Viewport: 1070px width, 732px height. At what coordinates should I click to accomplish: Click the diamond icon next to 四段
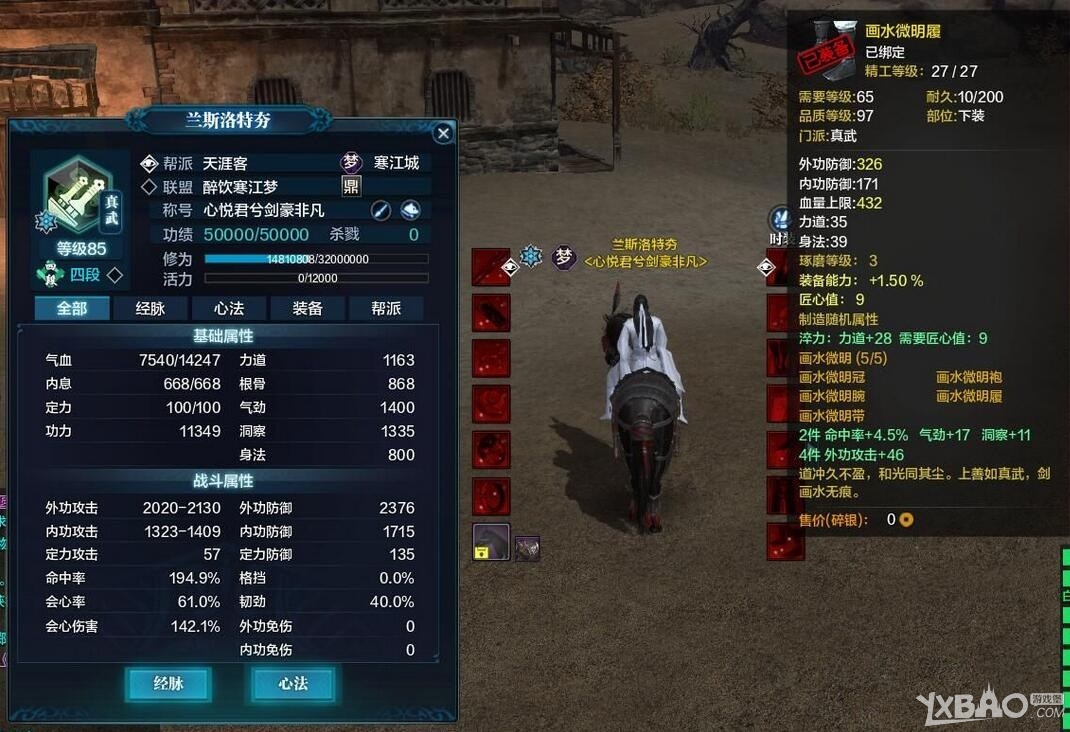115,274
